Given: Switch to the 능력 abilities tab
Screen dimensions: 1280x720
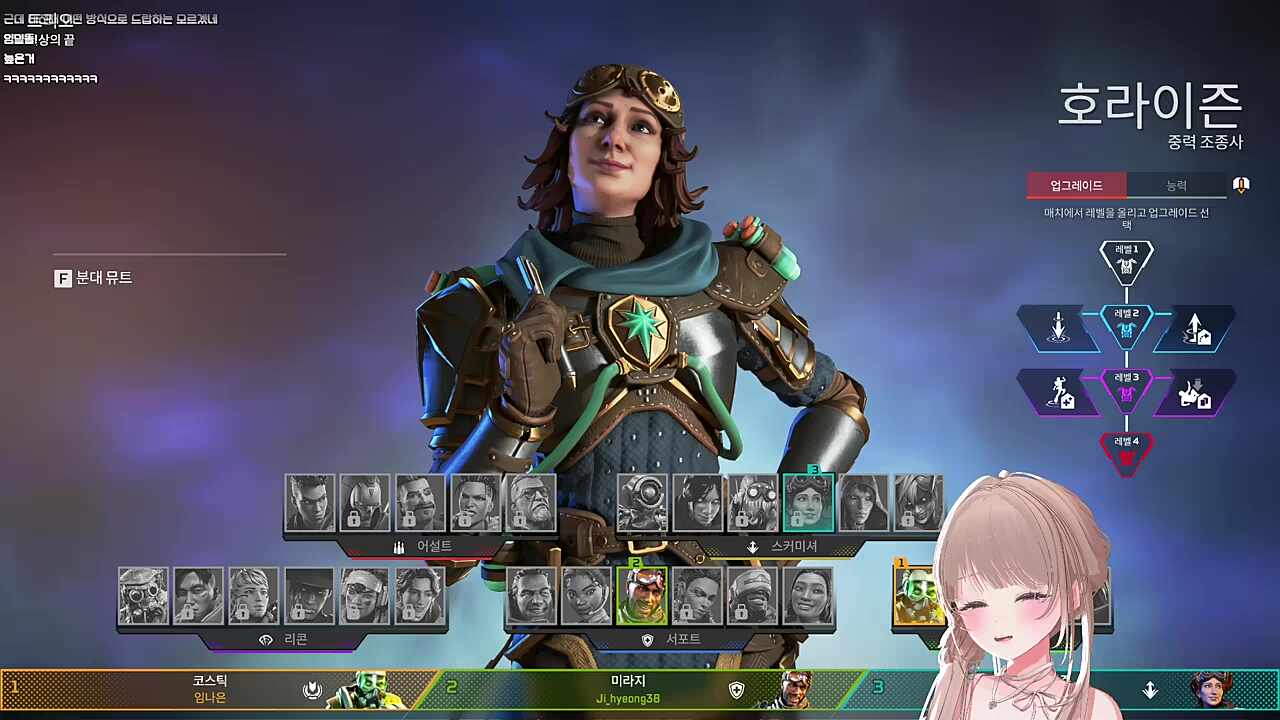Looking at the screenshot, I should pyautogui.click(x=1176, y=186).
